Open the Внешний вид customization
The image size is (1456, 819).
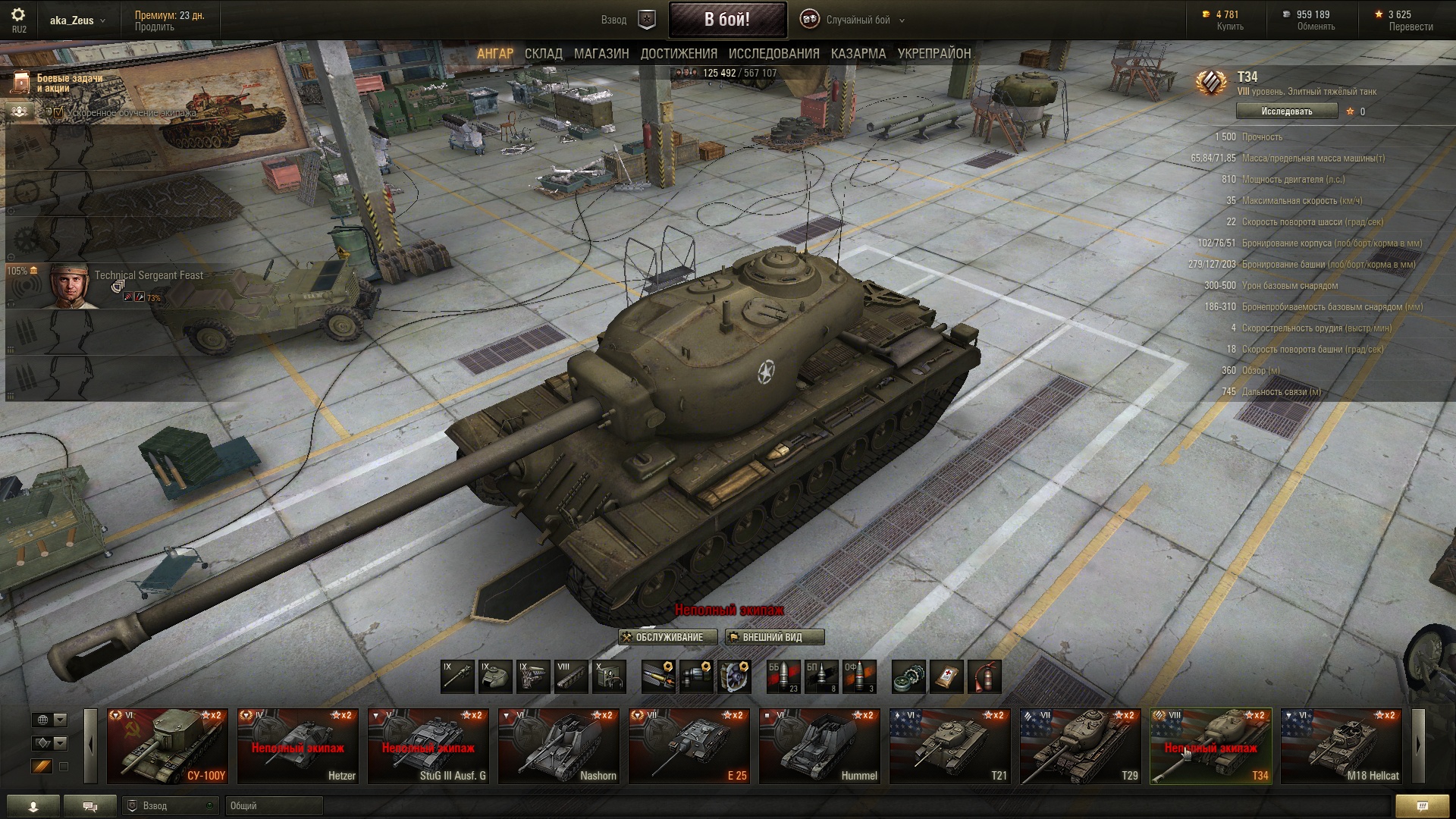click(773, 637)
